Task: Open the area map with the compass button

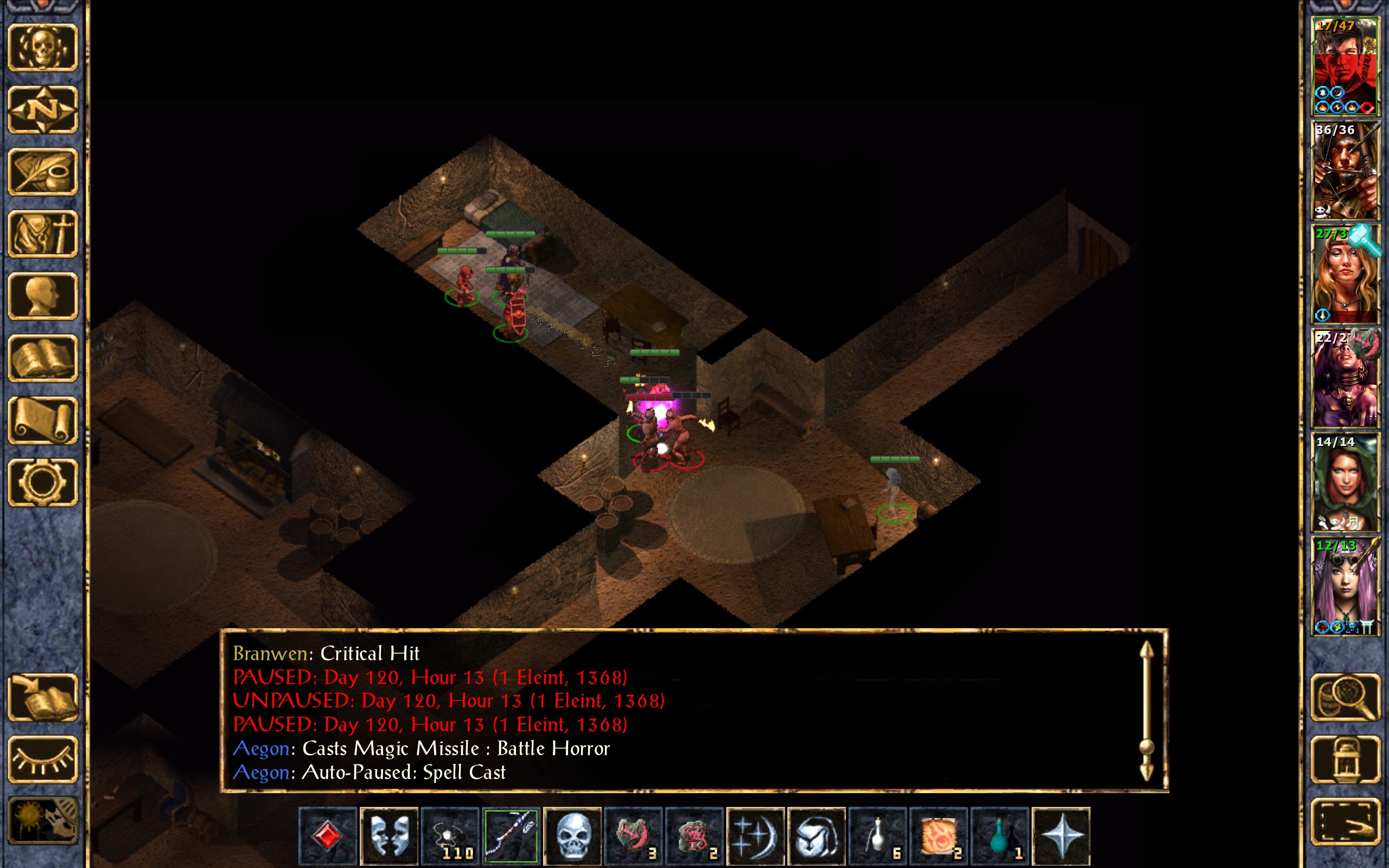Action: 42,110
